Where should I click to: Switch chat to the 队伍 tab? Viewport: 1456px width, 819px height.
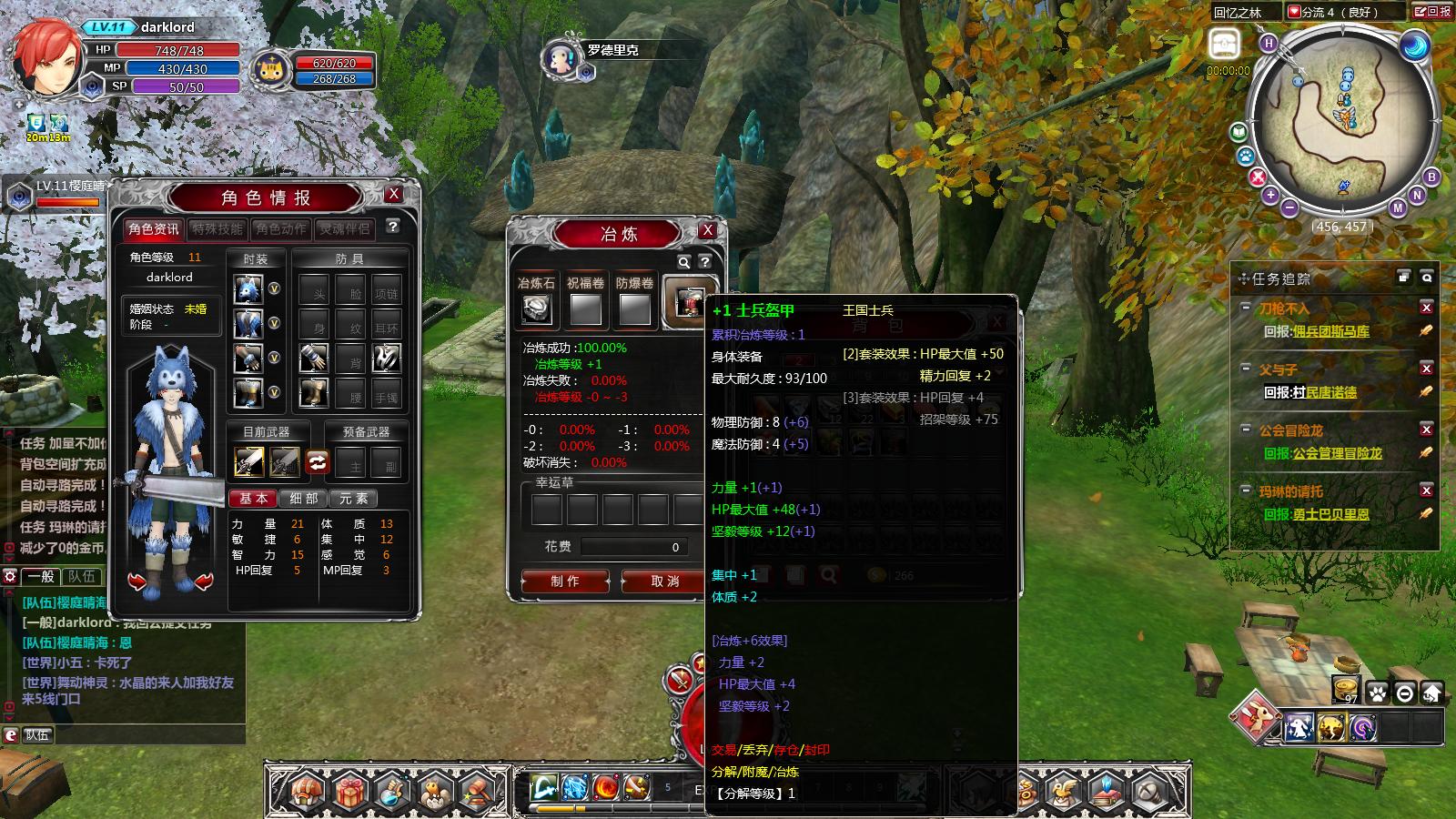81,576
